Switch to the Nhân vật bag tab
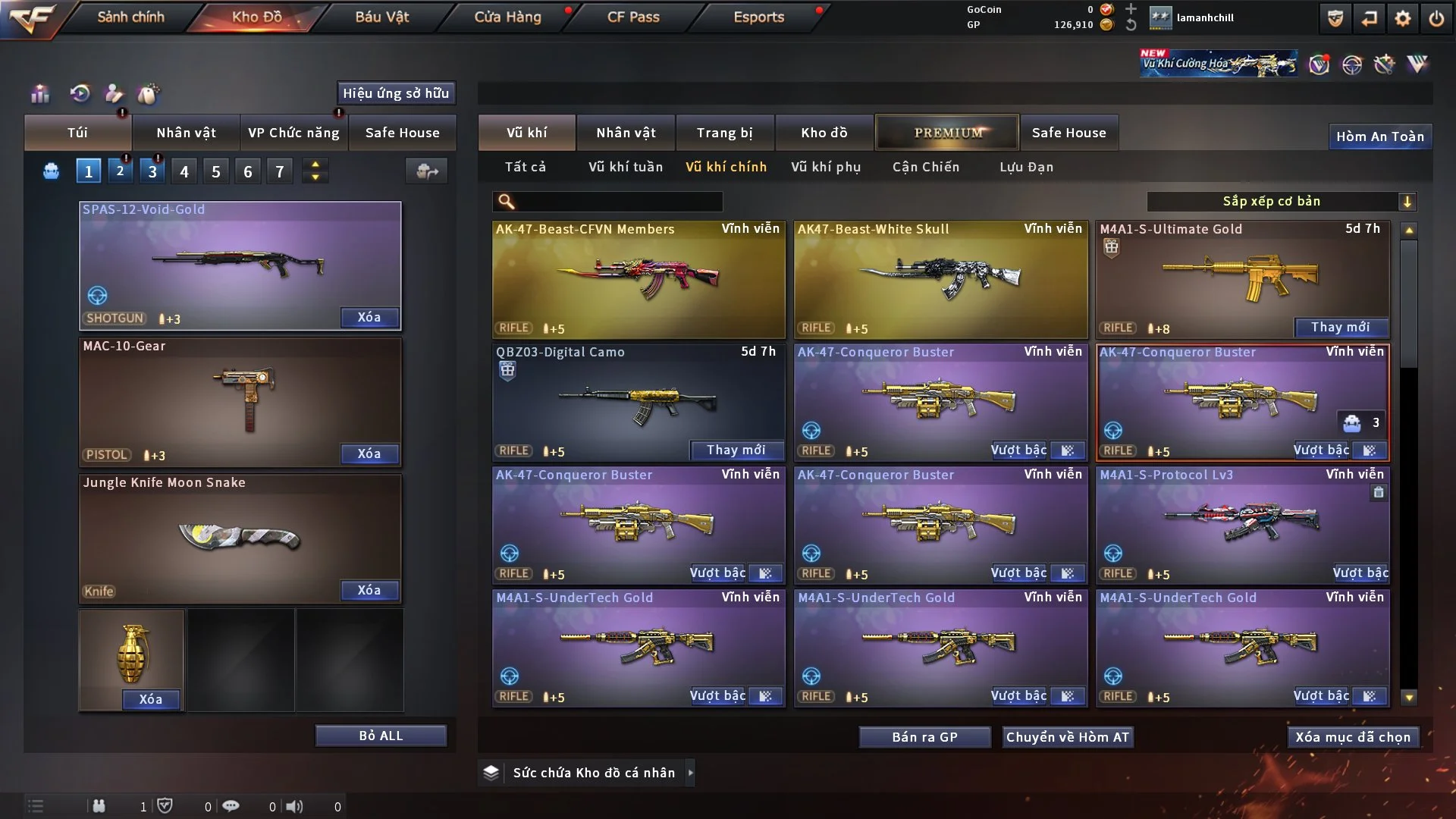Image resolution: width=1456 pixels, height=819 pixels. (x=186, y=133)
